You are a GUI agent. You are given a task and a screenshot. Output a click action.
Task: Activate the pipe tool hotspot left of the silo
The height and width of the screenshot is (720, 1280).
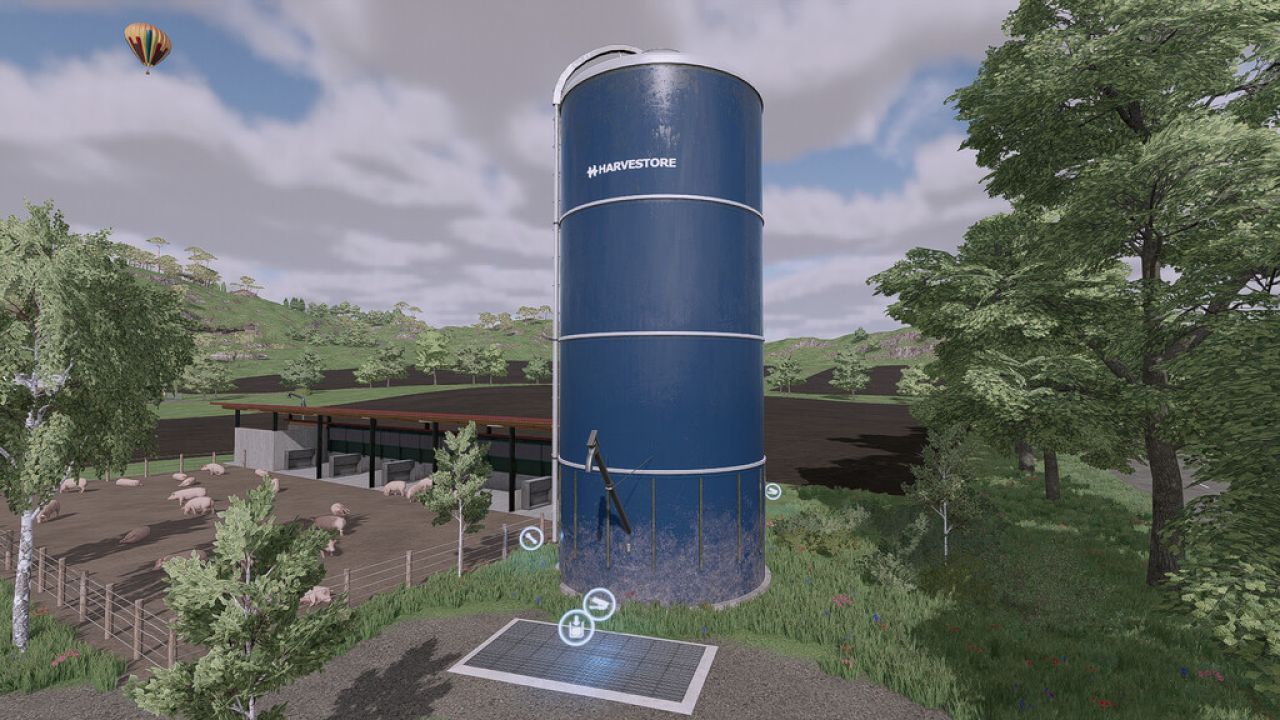(x=531, y=538)
